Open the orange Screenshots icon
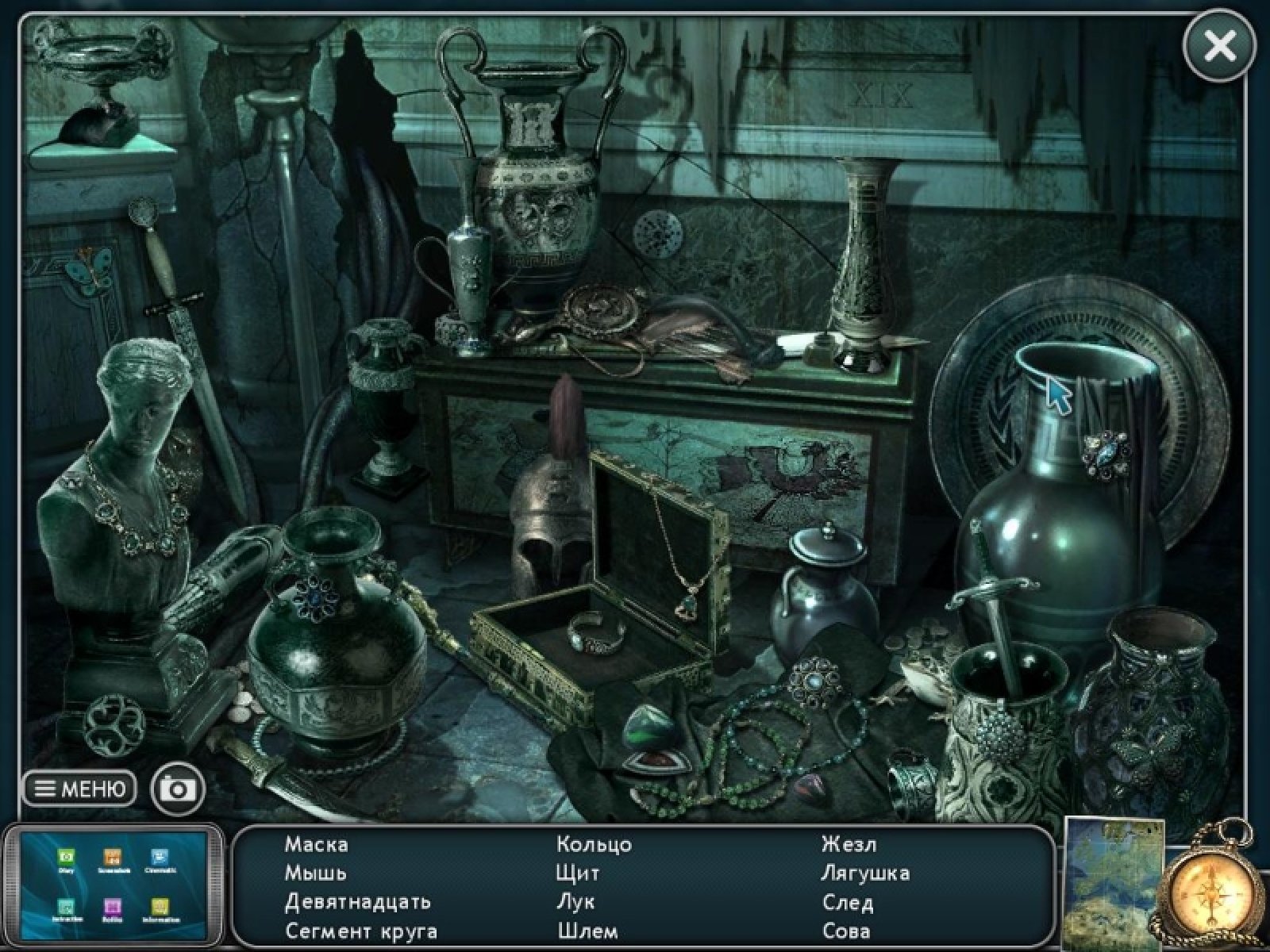 pyautogui.click(x=112, y=858)
